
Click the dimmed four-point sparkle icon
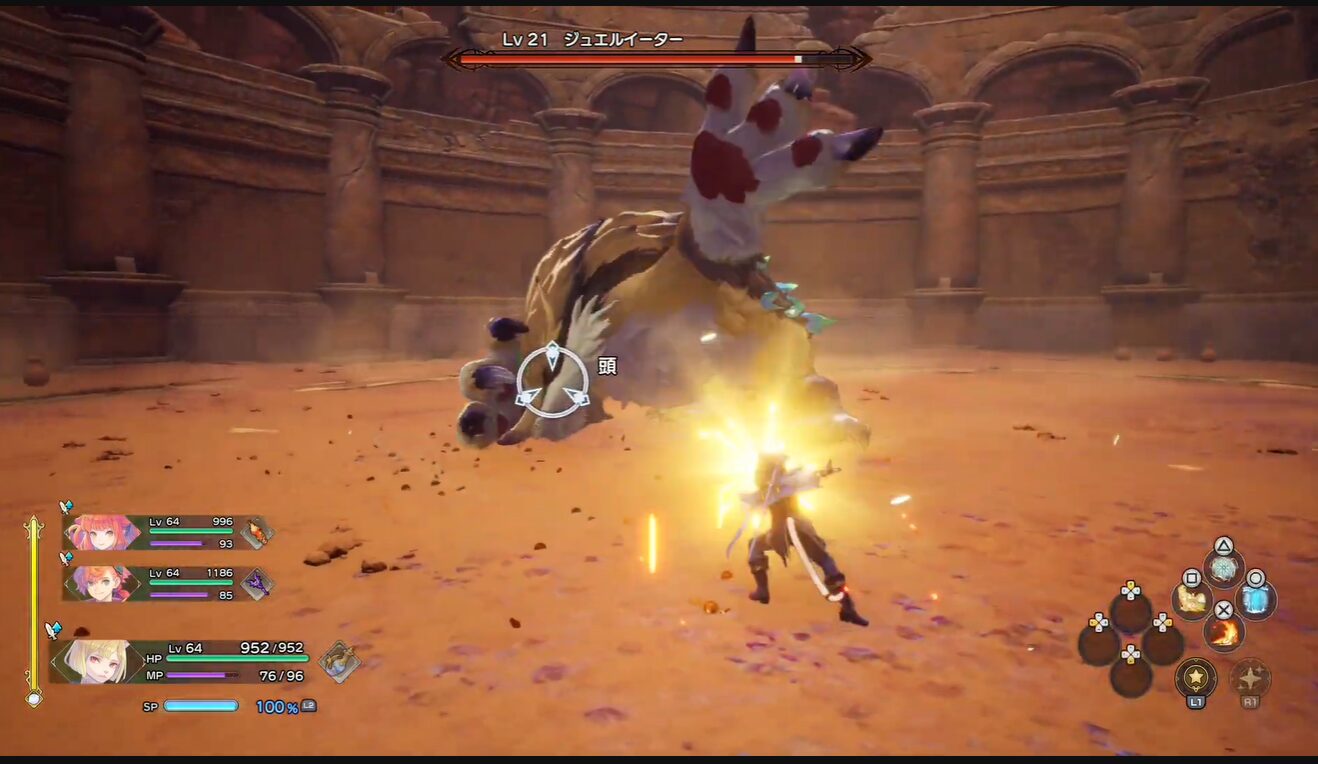pyautogui.click(x=1249, y=678)
